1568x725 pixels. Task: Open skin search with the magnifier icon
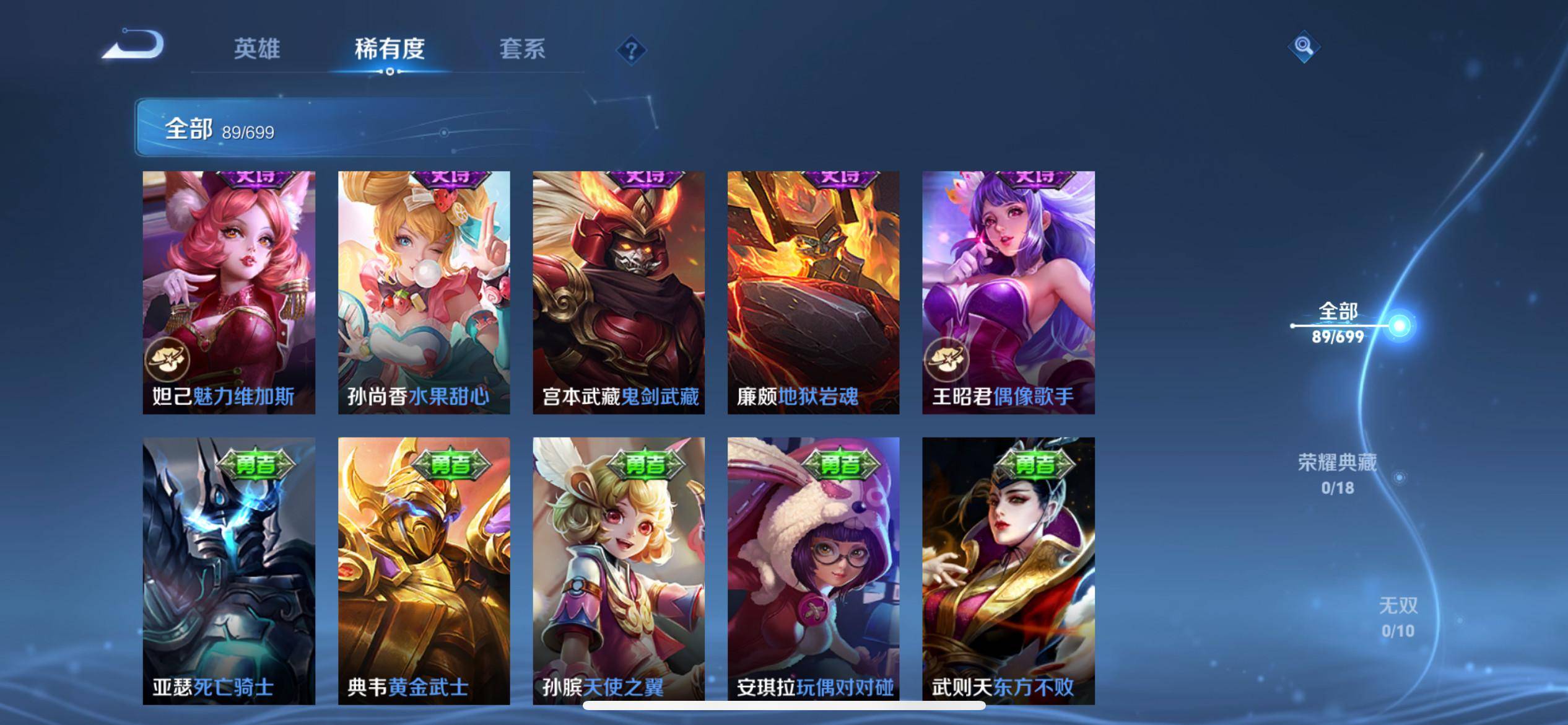(x=1304, y=47)
